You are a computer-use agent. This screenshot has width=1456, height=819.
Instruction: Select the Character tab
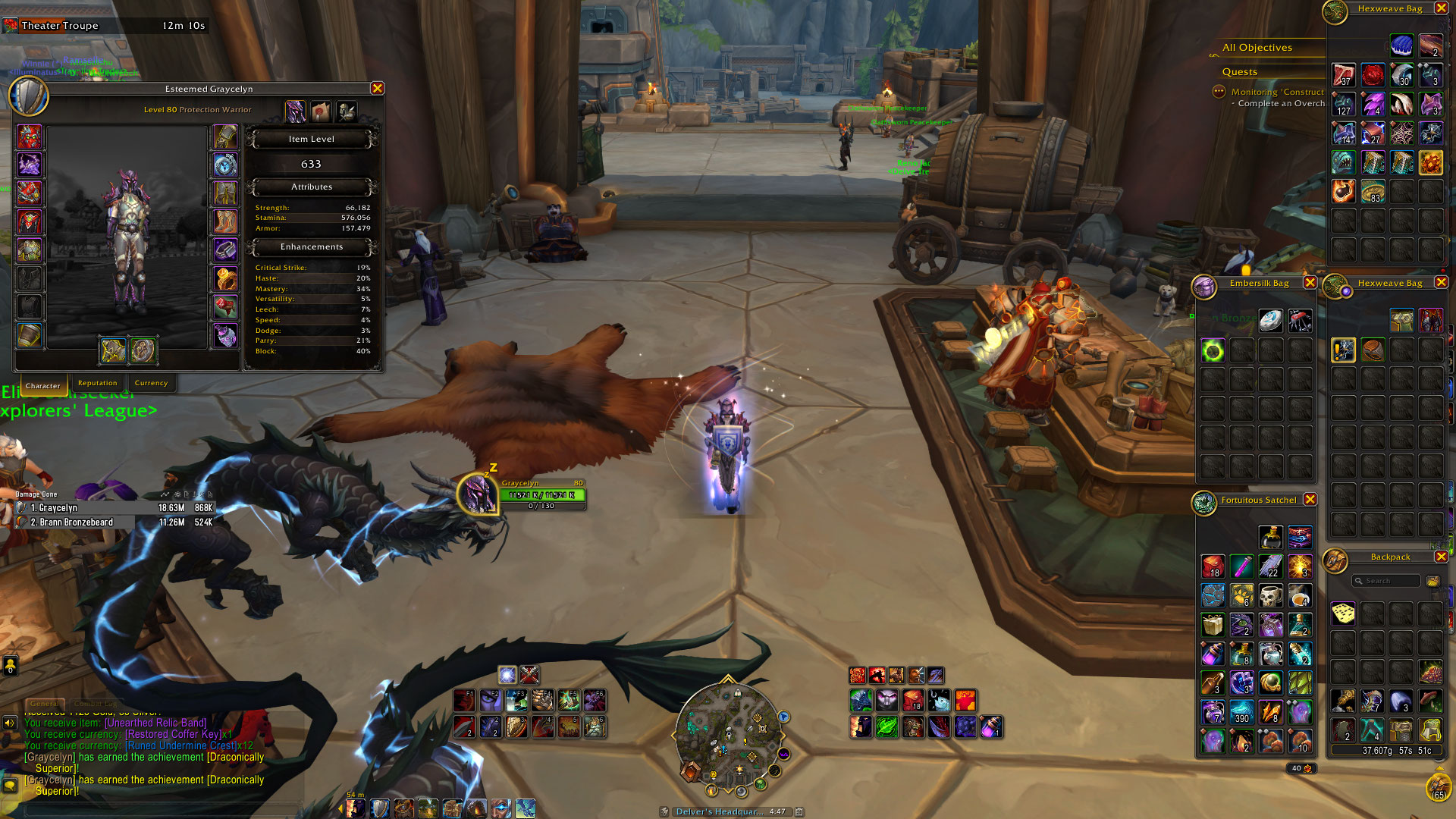tap(42, 385)
